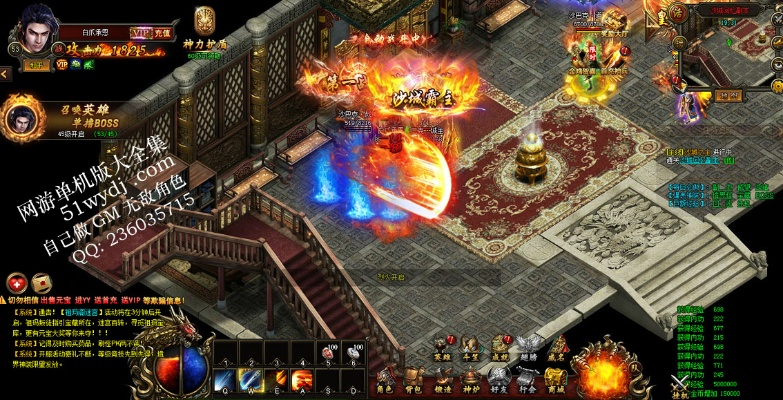Open the 神力护盾 shield icon
Screen dimensions: 783x400
click(204, 23)
